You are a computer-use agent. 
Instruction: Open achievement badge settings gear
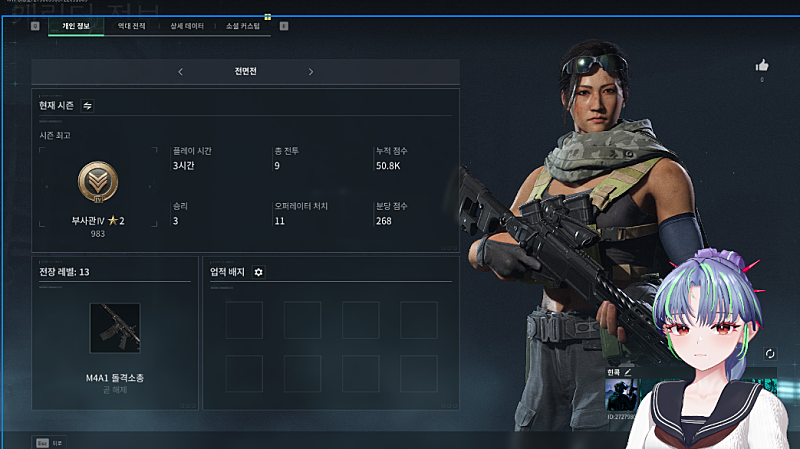click(258, 272)
